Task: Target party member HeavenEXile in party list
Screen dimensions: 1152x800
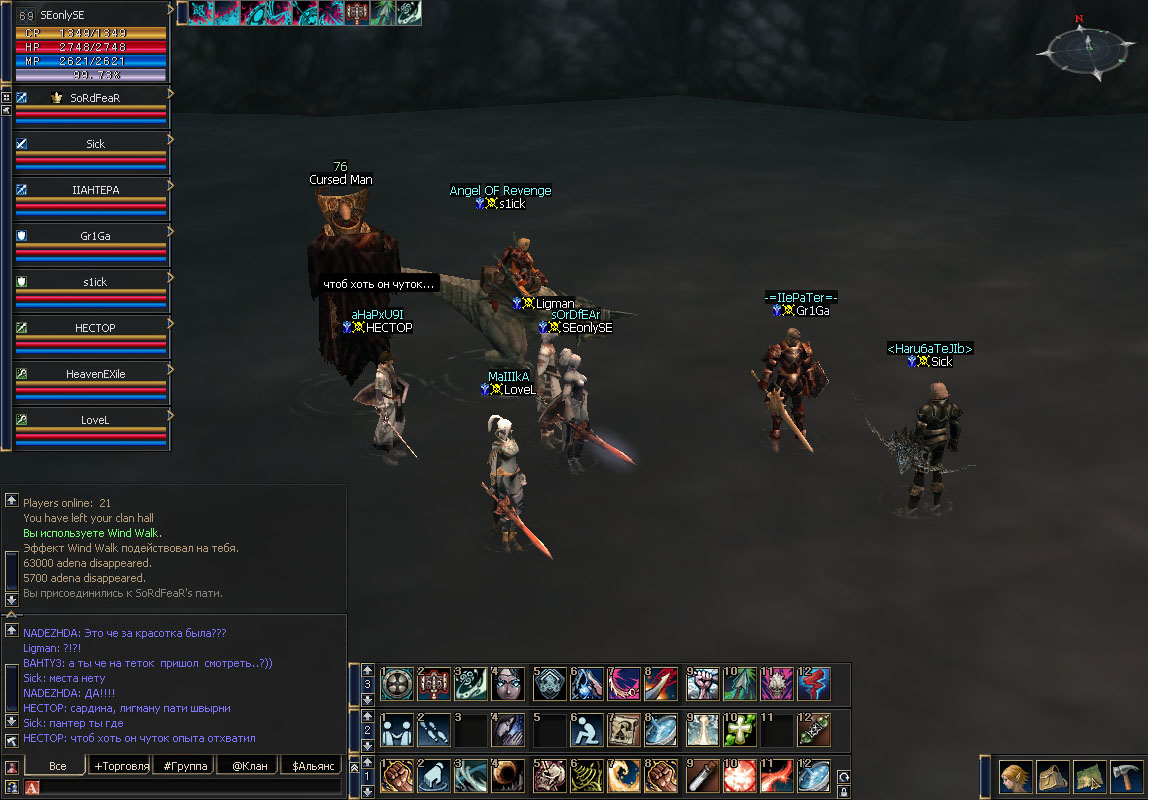Action: [x=95, y=374]
